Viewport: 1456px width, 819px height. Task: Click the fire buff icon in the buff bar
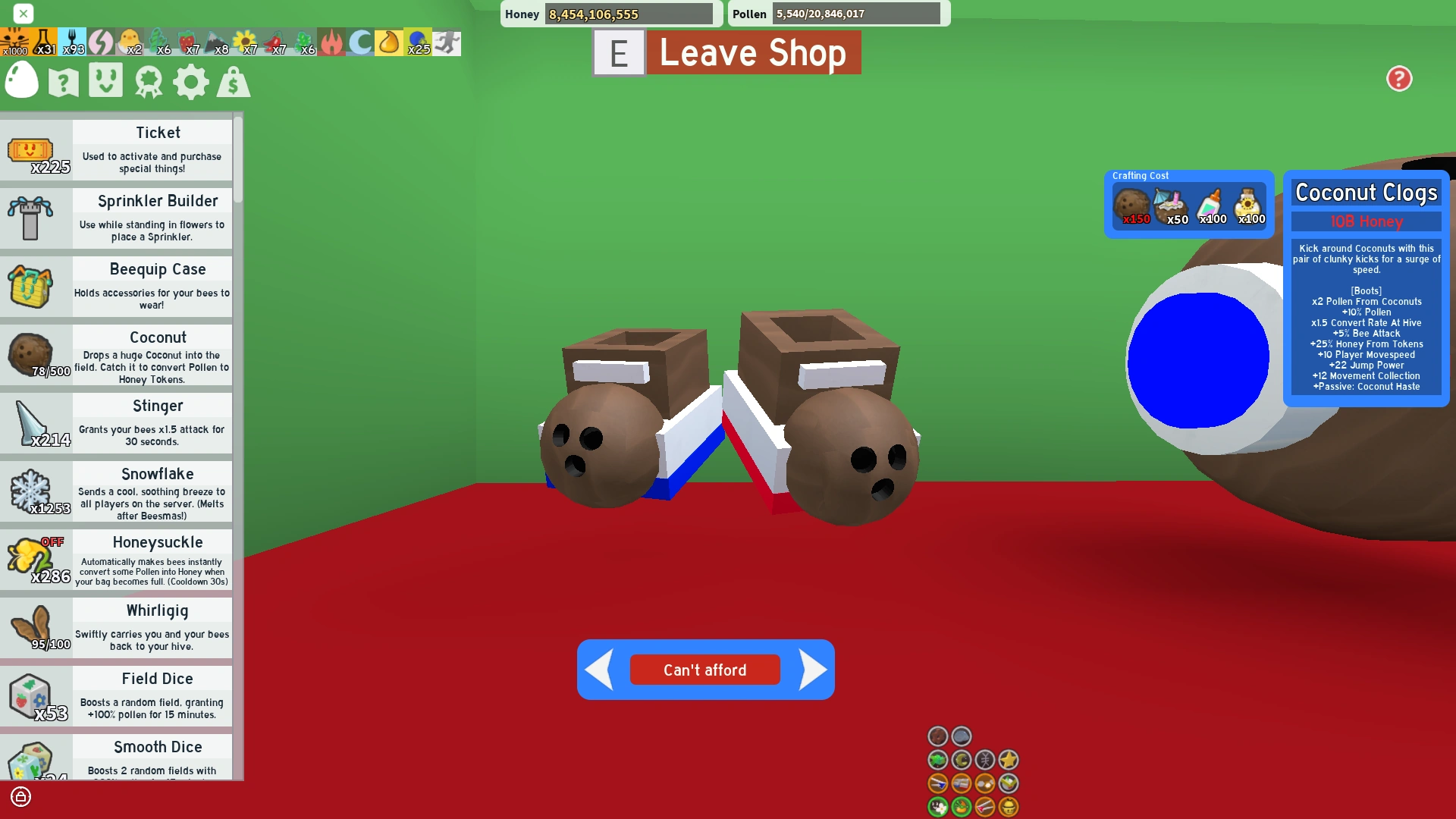[331, 42]
